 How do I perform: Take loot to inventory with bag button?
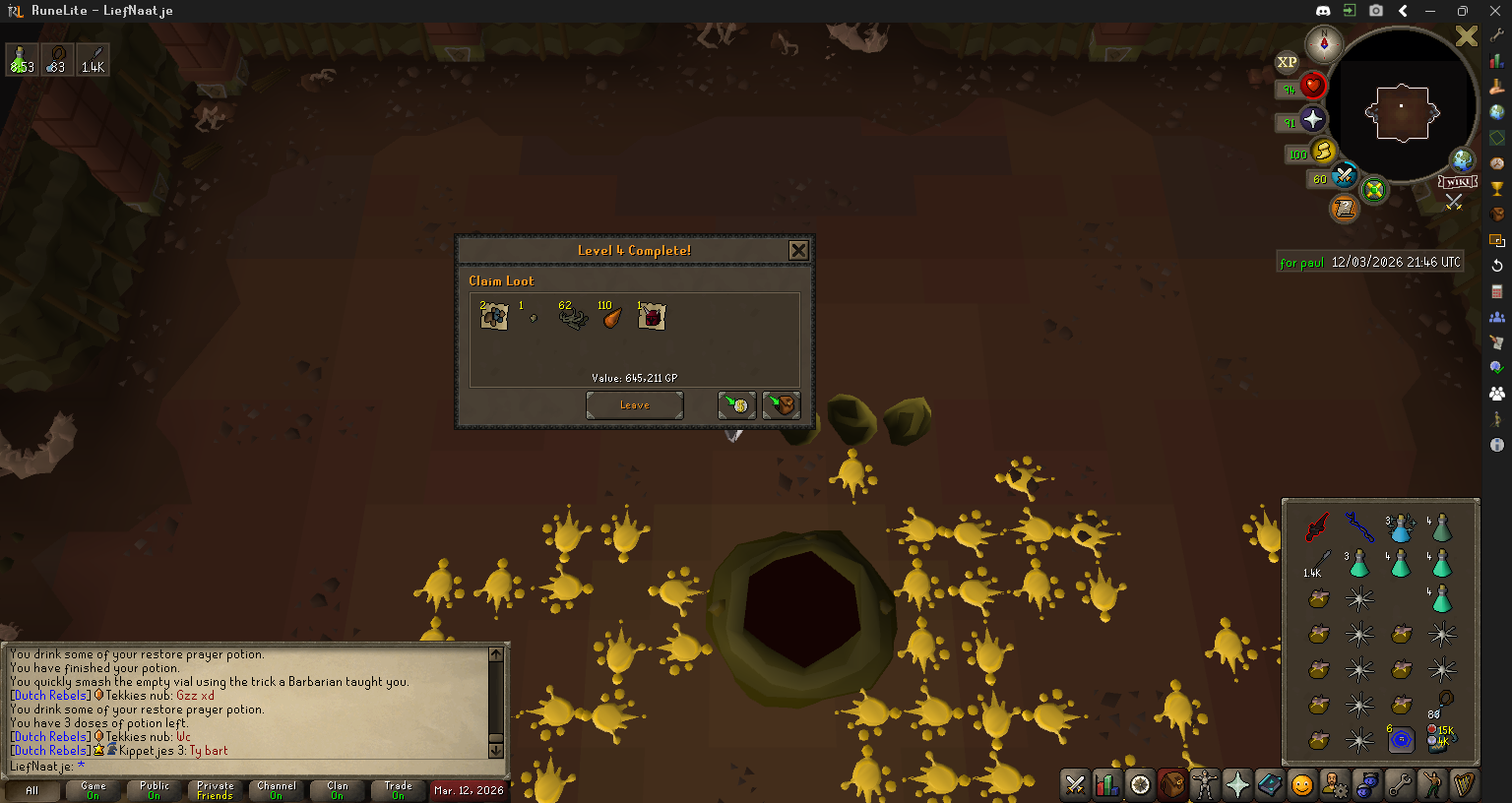tap(781, 405)
